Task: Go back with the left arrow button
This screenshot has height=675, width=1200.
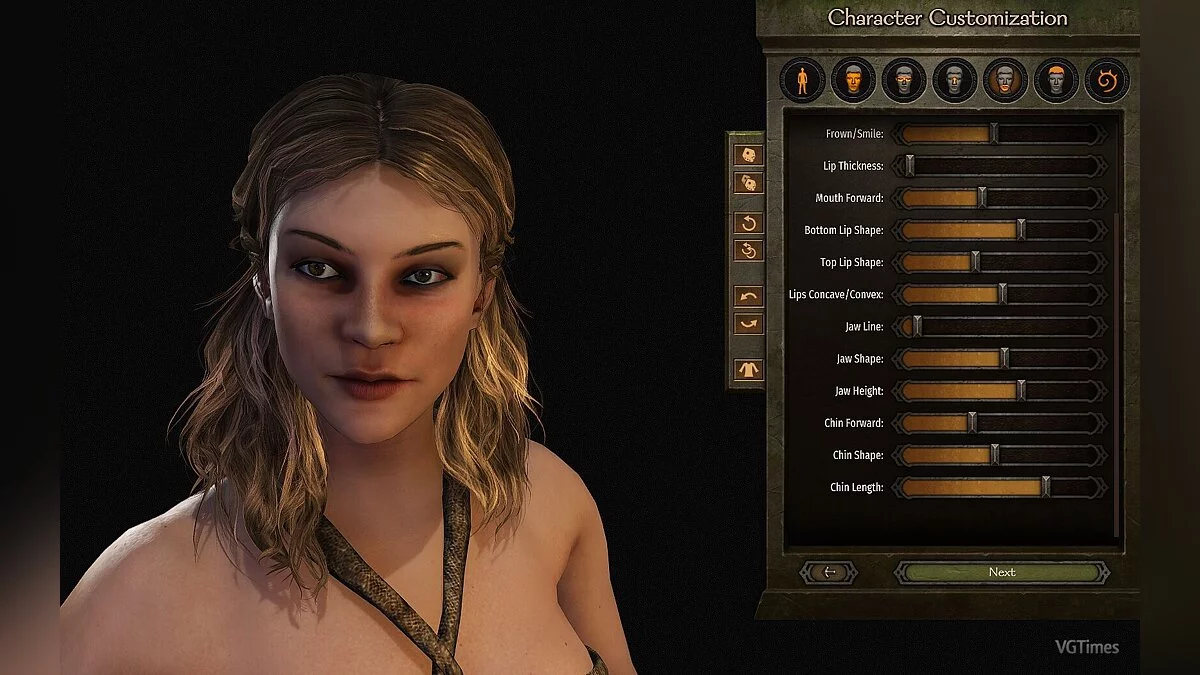Action: pyautogui.click(x=829, y=572)
